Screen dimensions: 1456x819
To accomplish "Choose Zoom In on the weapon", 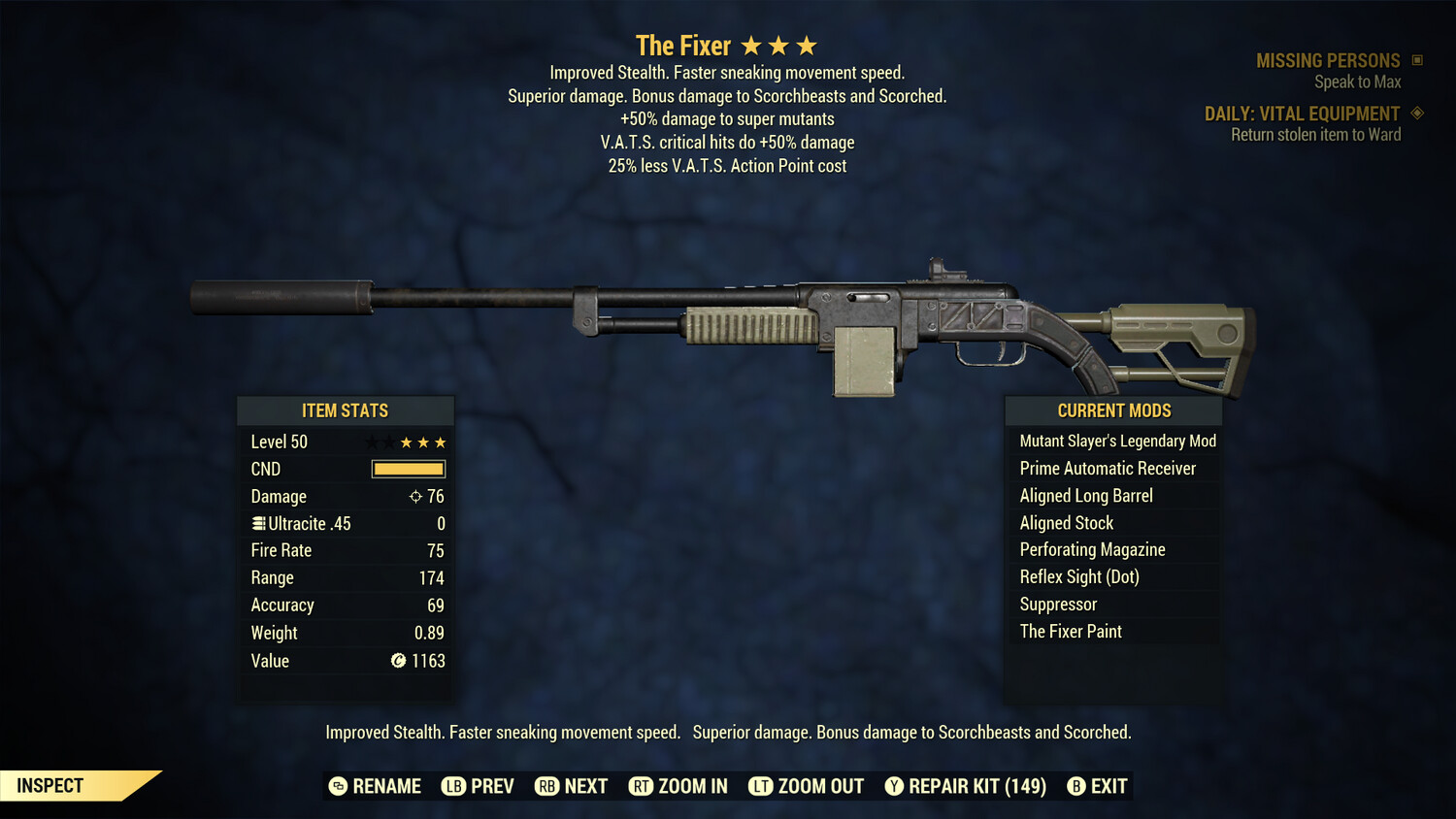I will 678,786.
